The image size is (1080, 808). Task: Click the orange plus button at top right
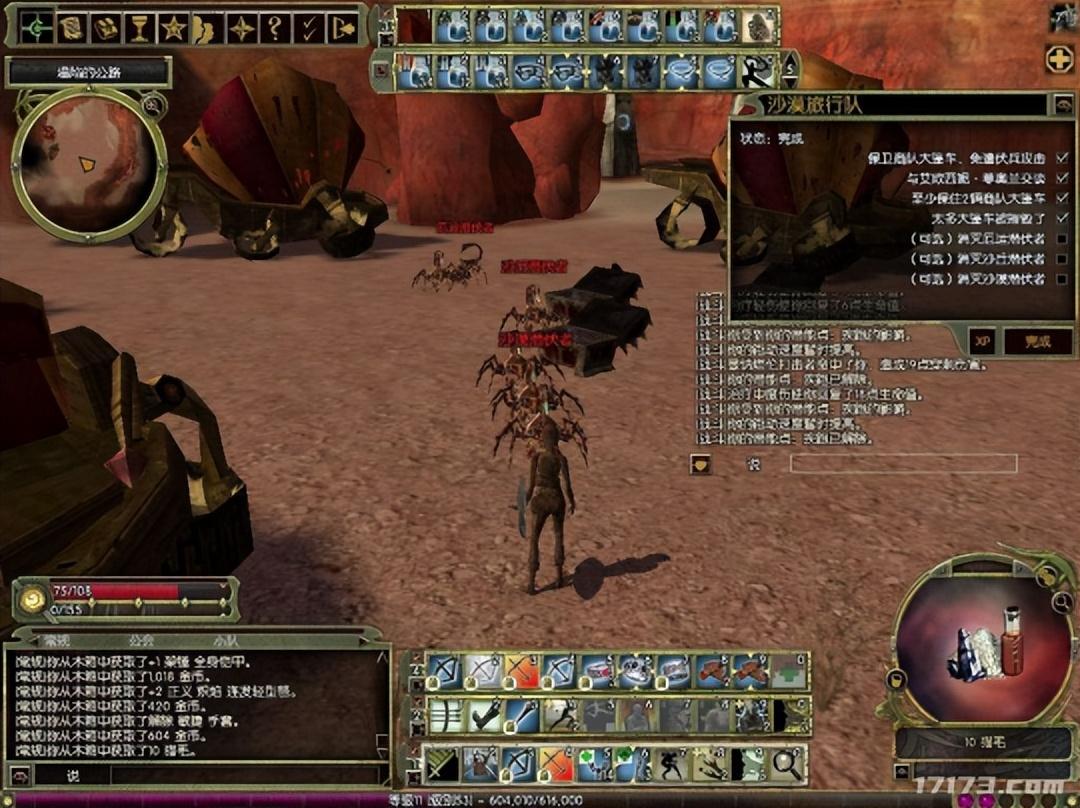pos(1059,59)
